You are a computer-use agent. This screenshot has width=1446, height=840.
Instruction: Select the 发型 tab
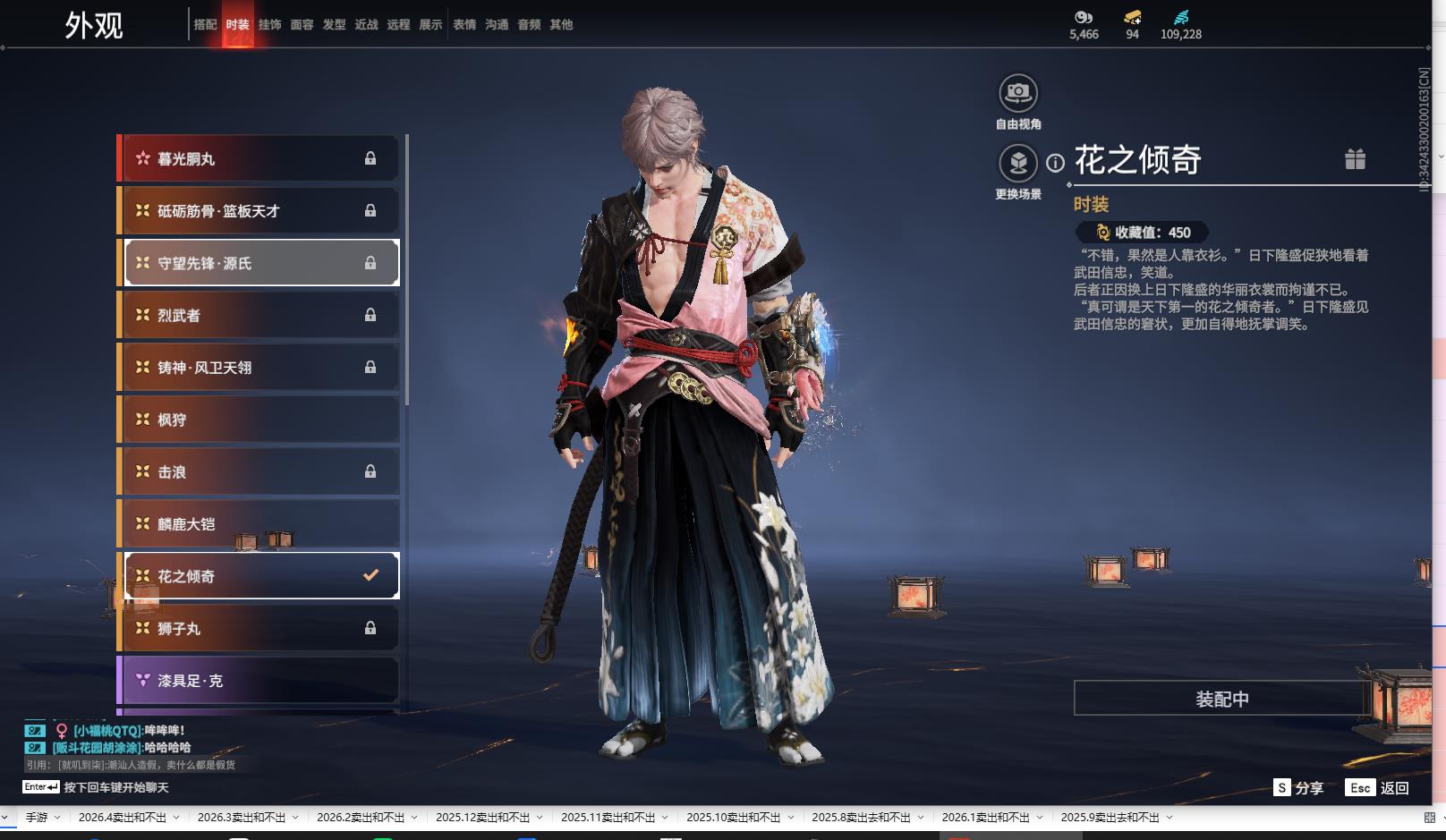click(334, 25)
